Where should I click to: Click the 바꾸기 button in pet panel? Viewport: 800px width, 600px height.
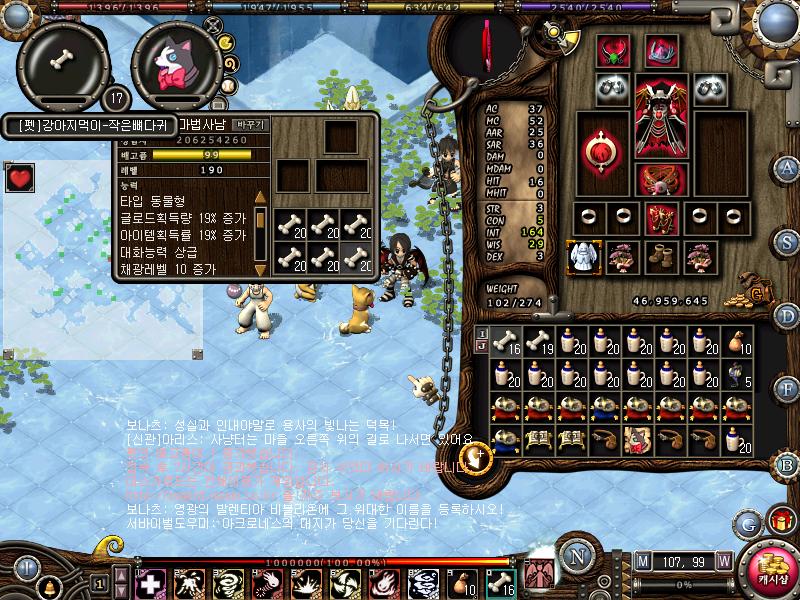pos(249,125)
